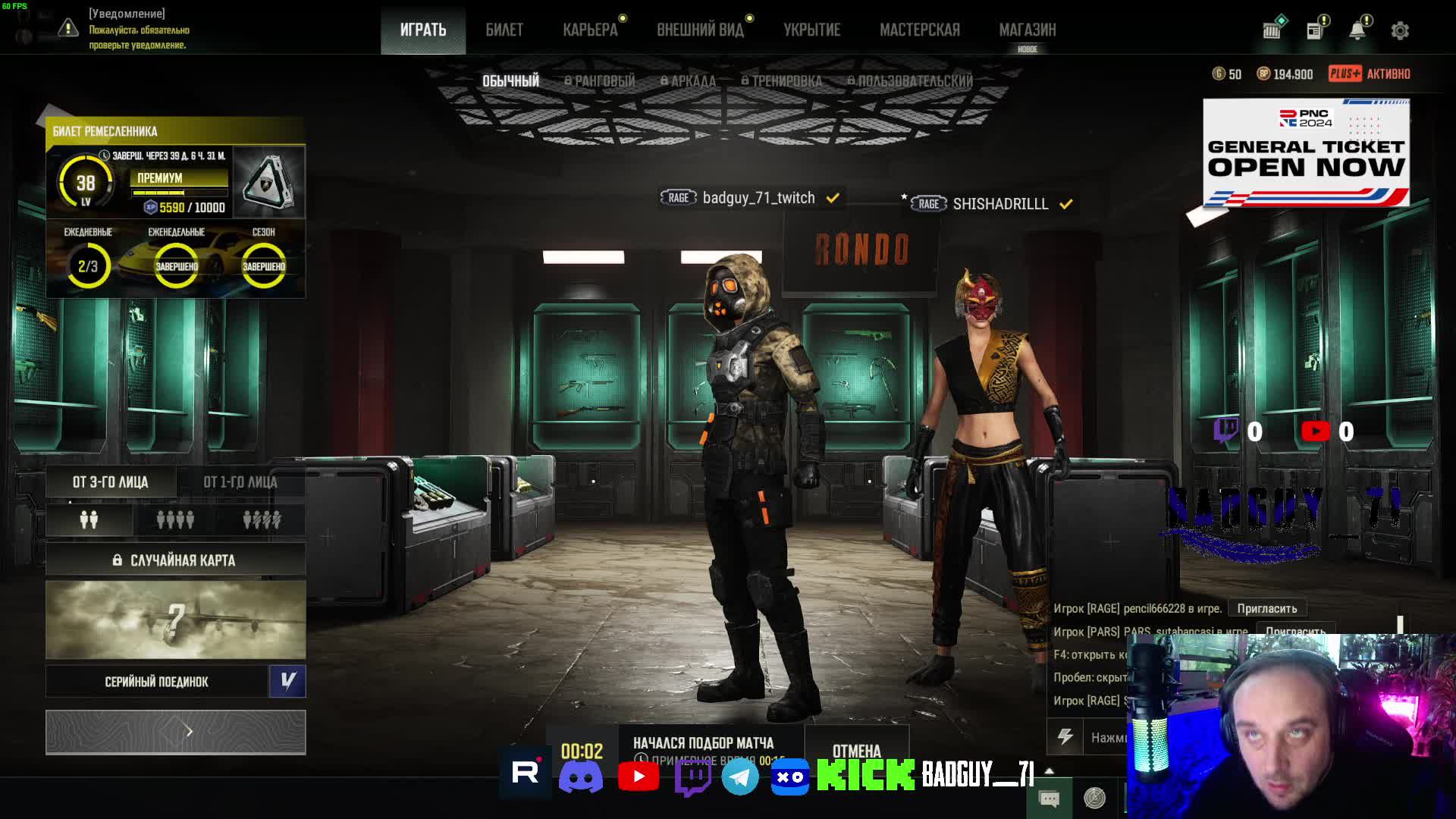The height and width of the screenshot is (819, 1456).
Task: Cancel matchmaking with Отмена
Action: 856,750
